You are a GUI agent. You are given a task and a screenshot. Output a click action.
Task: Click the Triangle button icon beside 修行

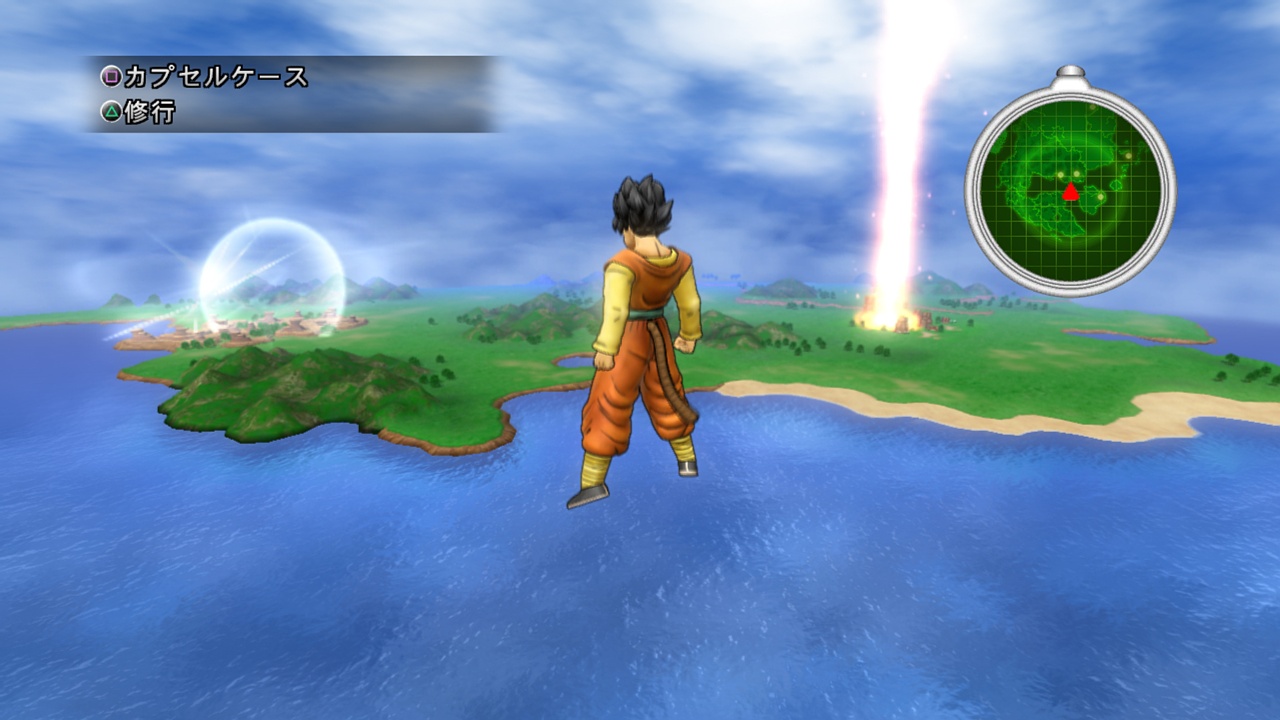click(112, 111)
